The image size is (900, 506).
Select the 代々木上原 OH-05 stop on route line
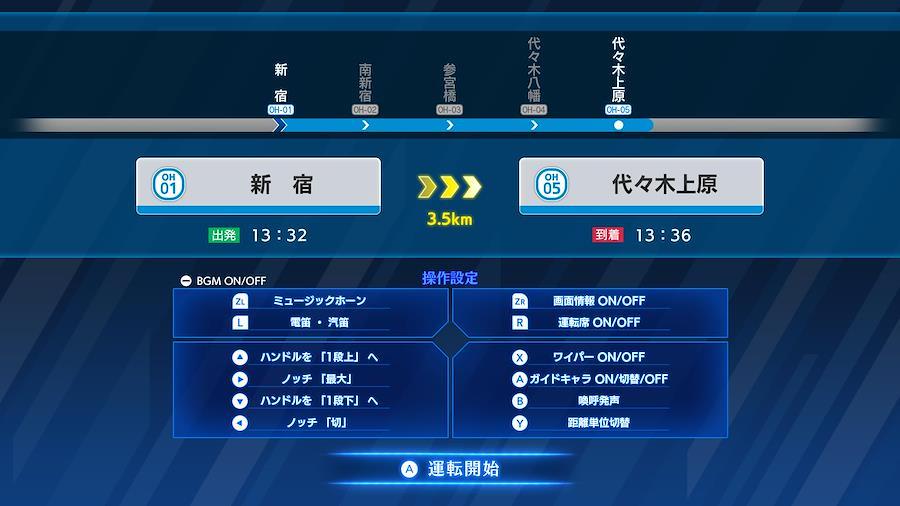pos(618,110)
